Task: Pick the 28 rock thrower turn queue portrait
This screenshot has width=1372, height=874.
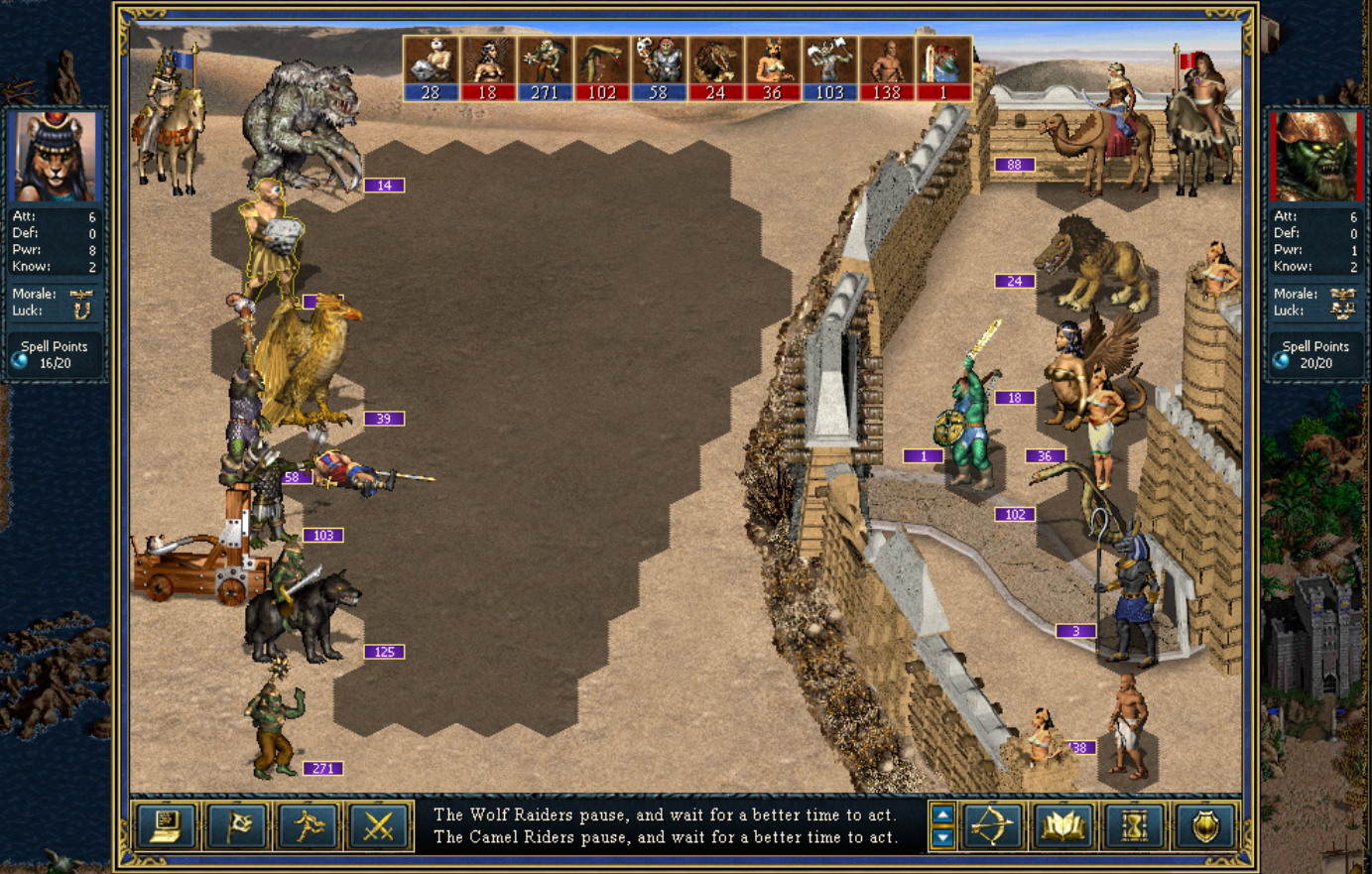Action: [x=431, y=68]
